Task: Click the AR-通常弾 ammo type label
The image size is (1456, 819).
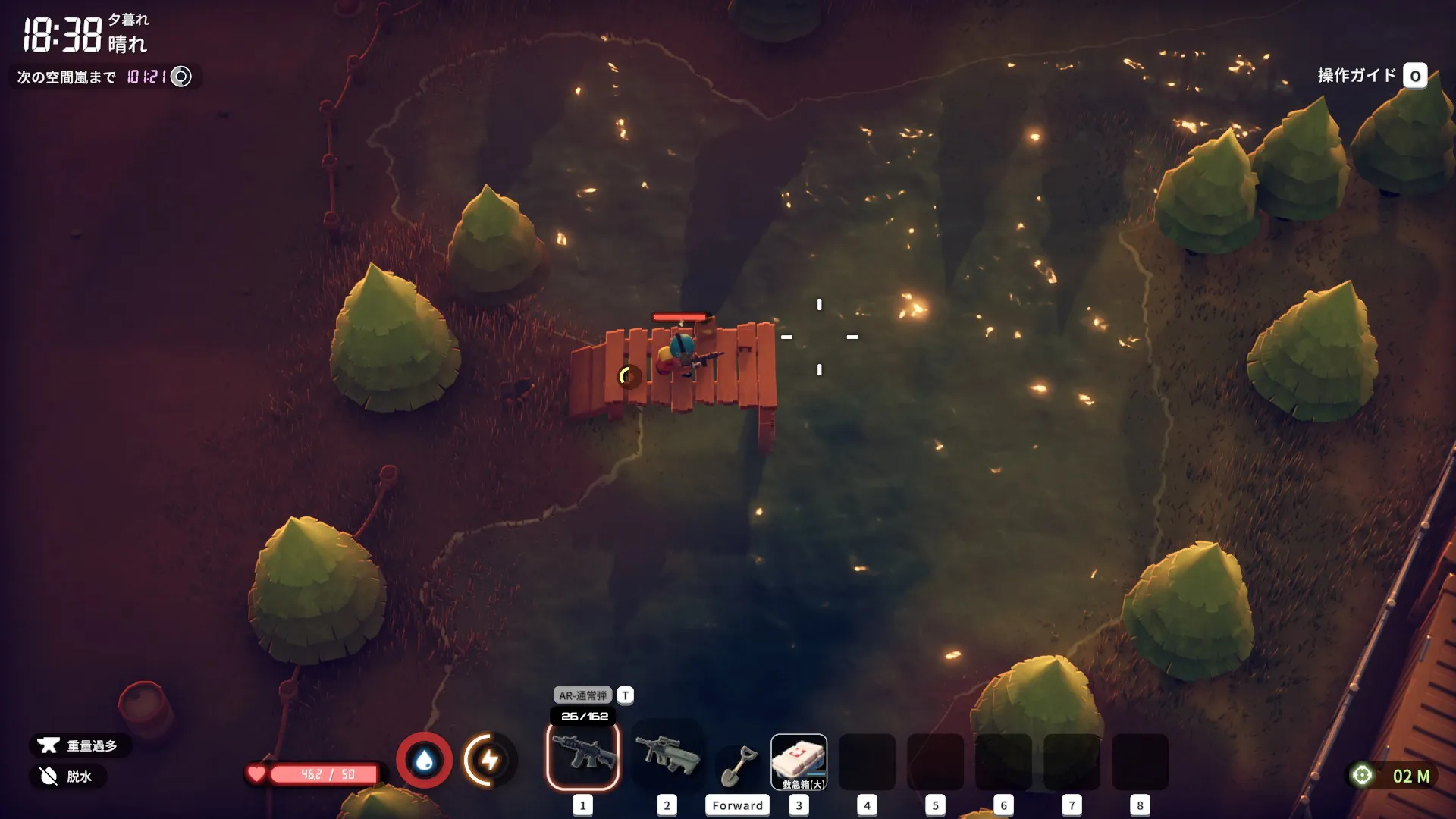Action: click(582, 695)
